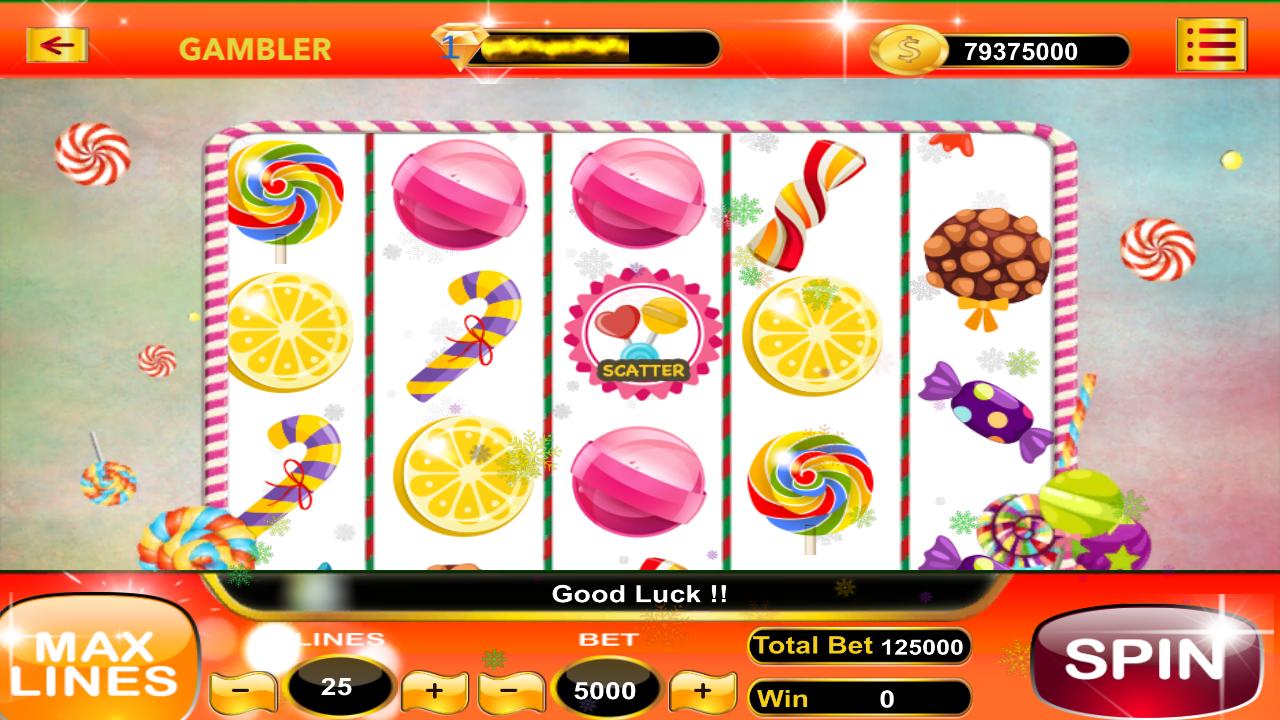The width and height of the screenshot is (1280, 720).
Task: Click the rainbow lollipop symbol on first reel
Action: tap(283, 193)
